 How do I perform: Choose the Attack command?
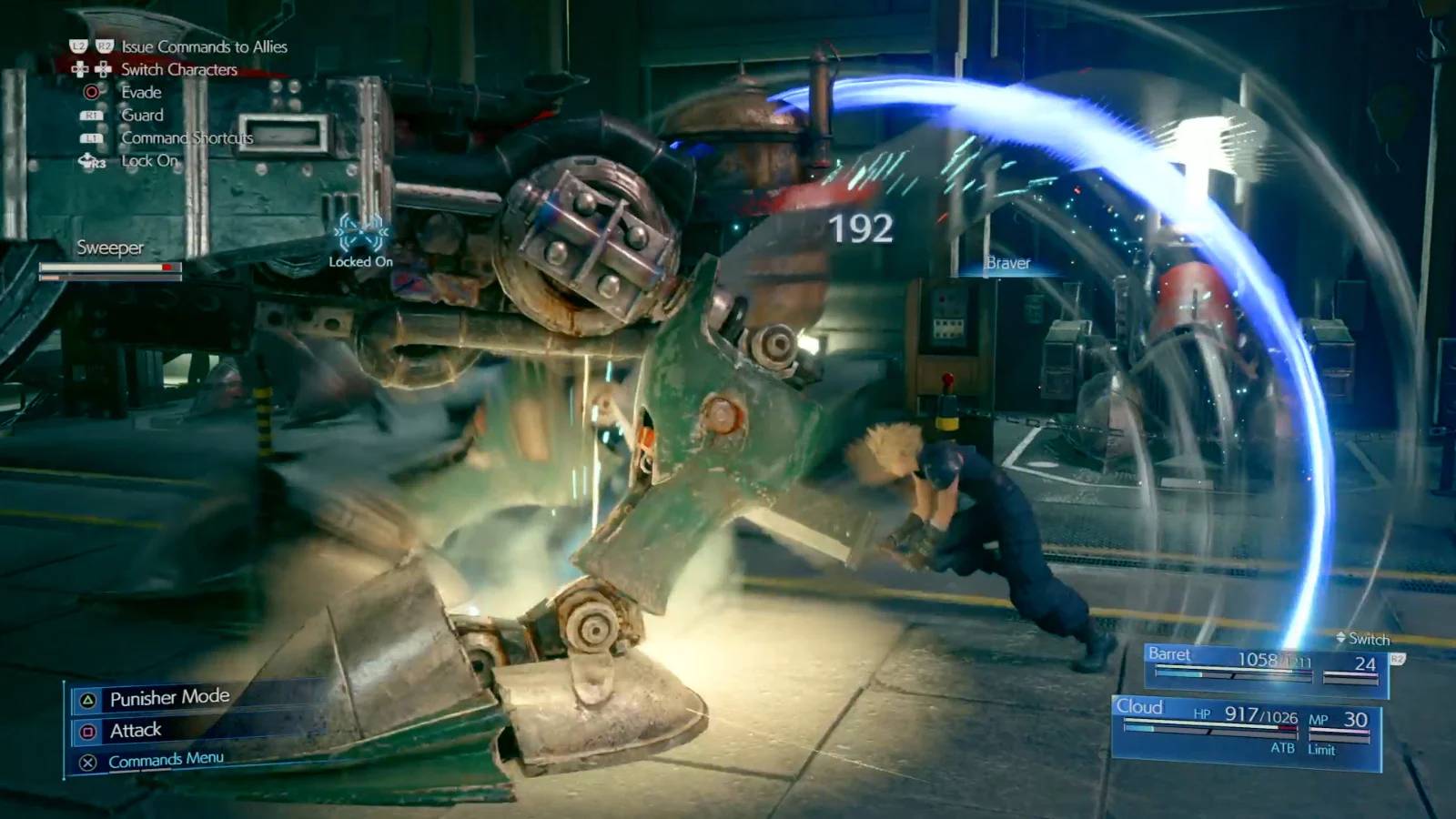point(136,730)
